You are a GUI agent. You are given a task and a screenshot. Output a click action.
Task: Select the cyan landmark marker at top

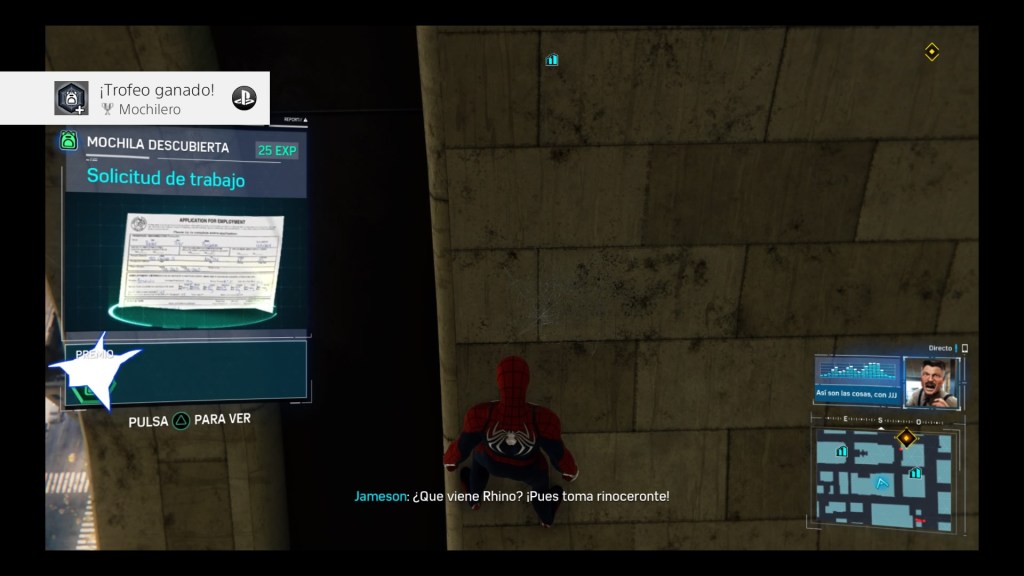pos(552,60)
